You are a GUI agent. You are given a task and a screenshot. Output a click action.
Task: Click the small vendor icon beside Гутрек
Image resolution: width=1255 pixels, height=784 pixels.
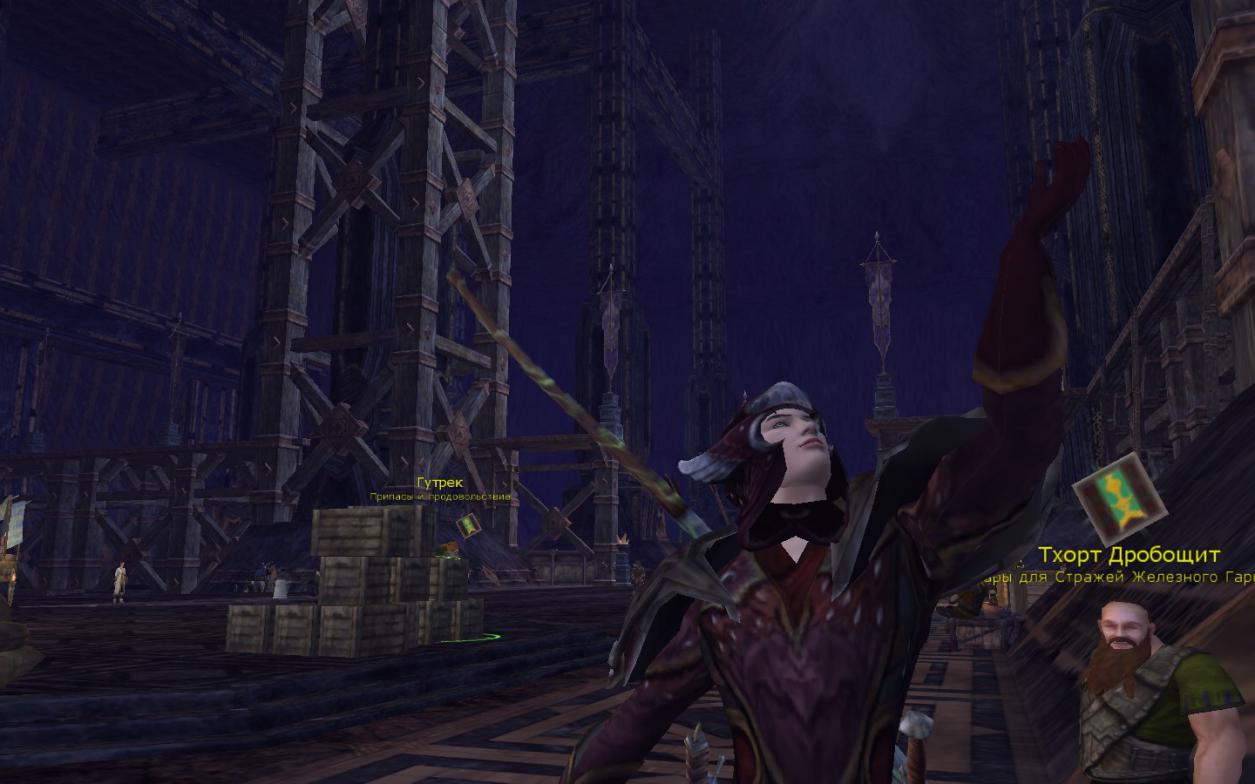click(468, 524)
